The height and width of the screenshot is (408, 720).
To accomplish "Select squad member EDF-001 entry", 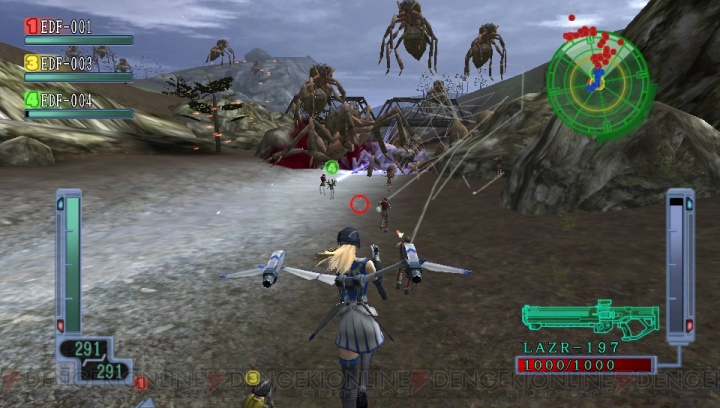I will (68, 27).
